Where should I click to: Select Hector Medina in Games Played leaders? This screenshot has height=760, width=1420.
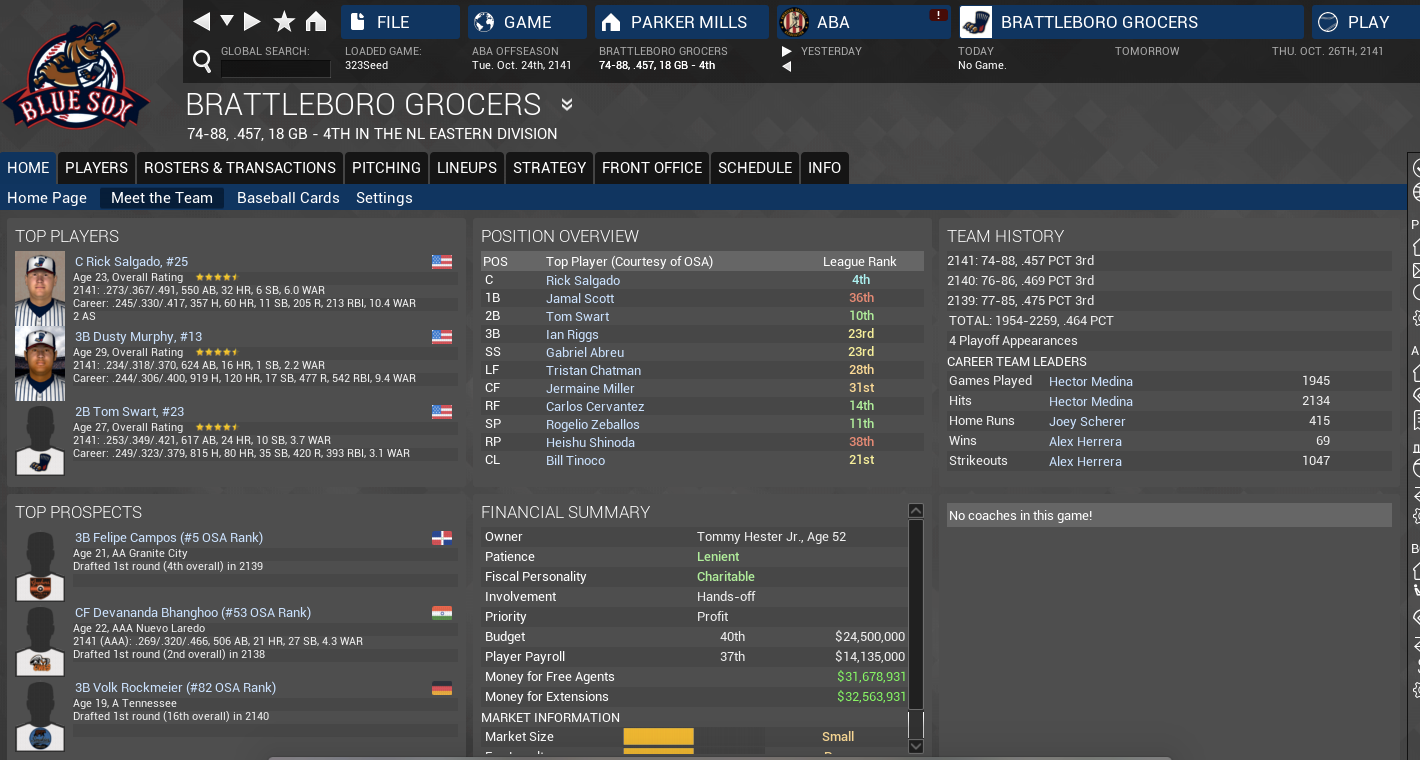(x=1091, y=381)
